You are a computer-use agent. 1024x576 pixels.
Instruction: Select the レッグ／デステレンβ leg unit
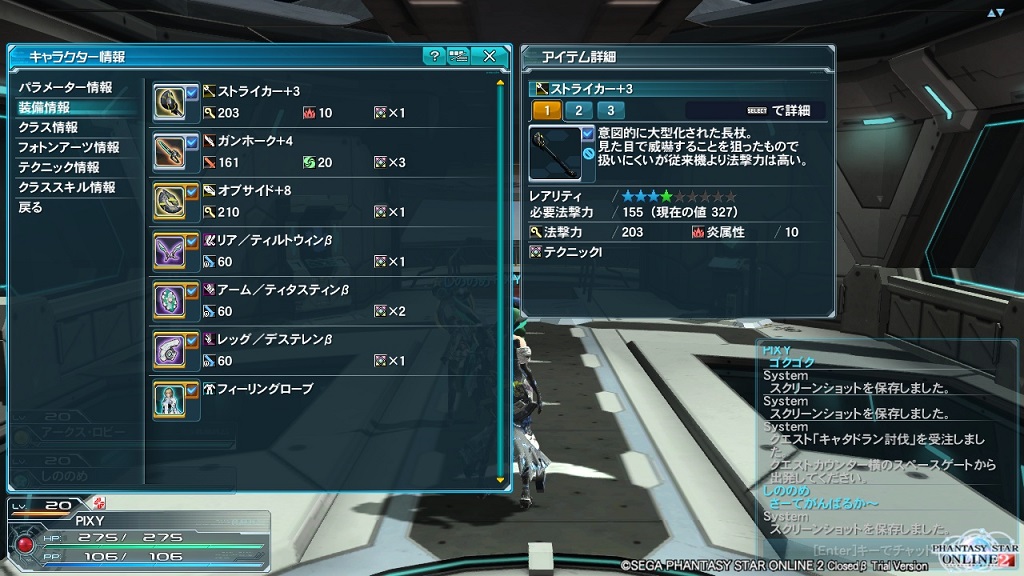[x=320, y=350]
